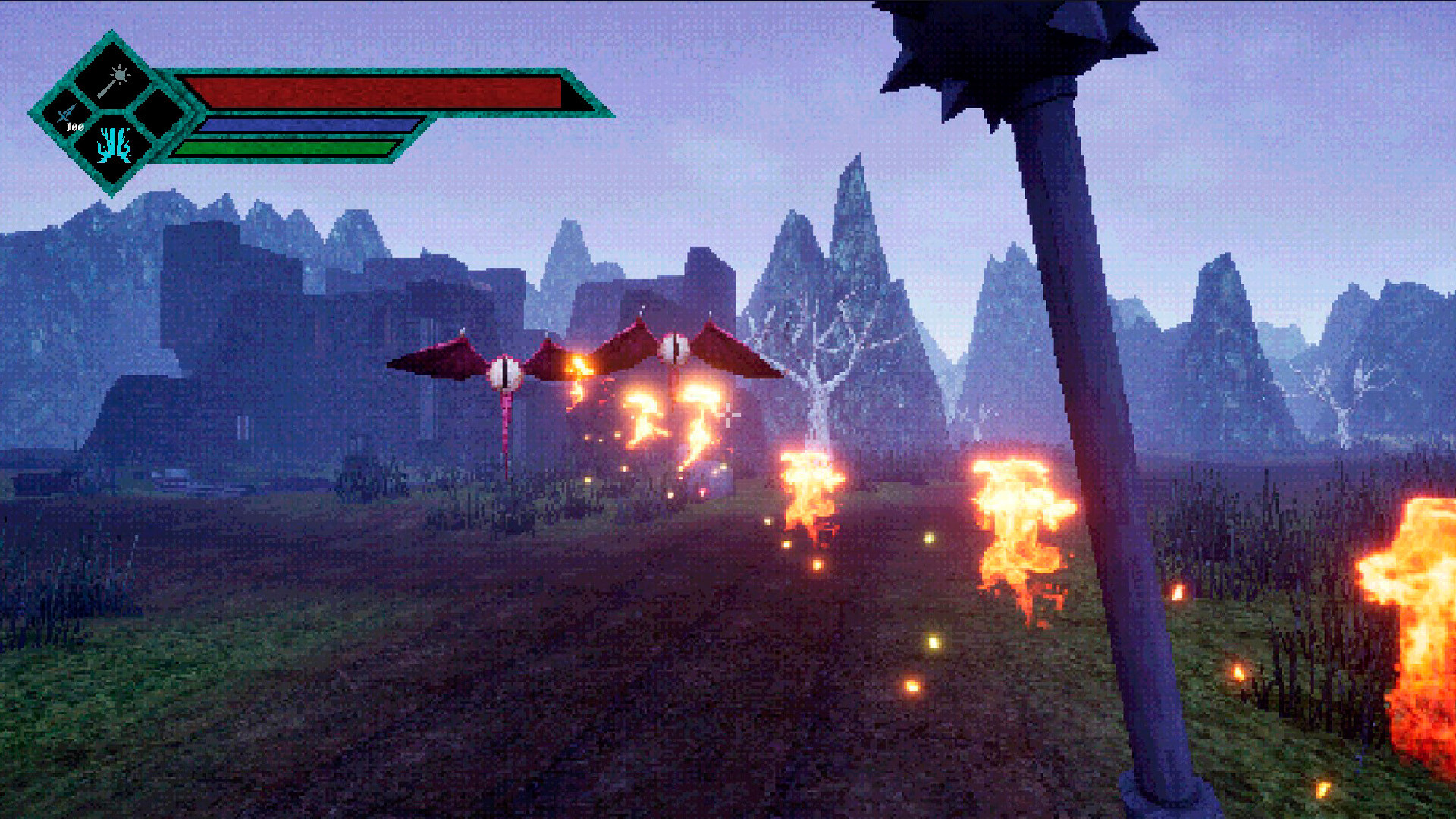Click the 100 counter beside the sword icon
This screenshot has width=1456, height=819.
pos(76,127)
